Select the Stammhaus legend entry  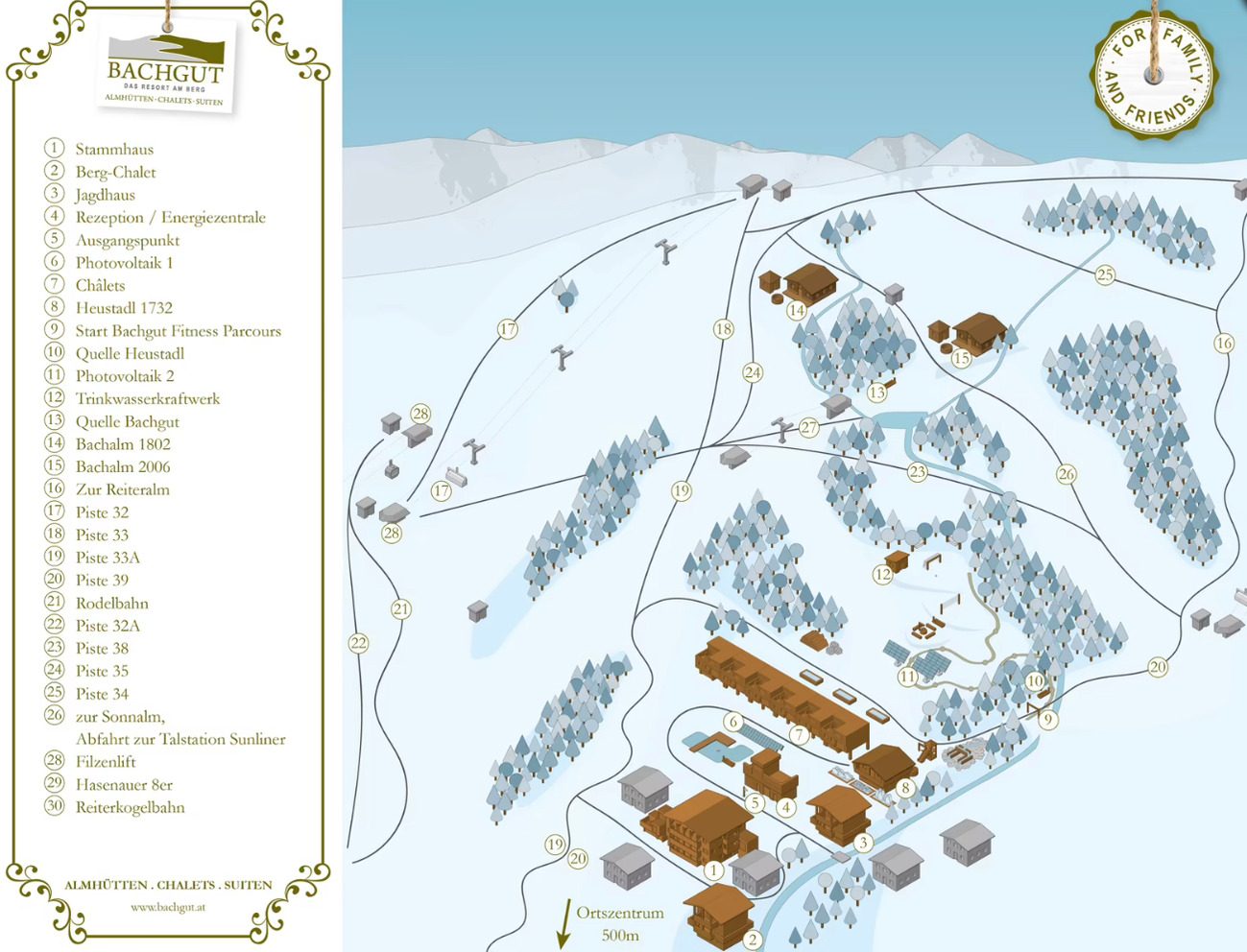[114, 149]
